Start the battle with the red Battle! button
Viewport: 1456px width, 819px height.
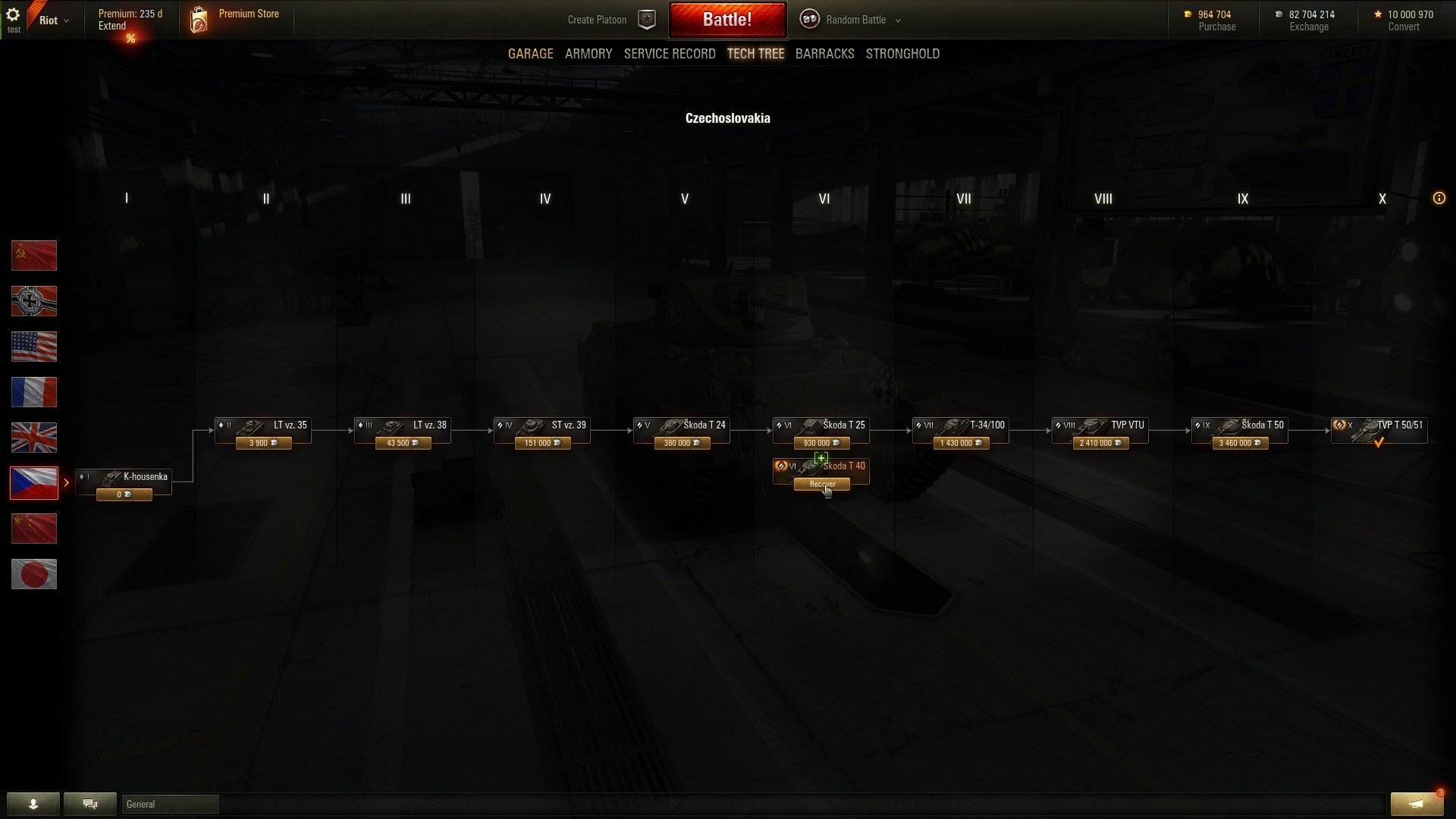click(x=726, y=20)
